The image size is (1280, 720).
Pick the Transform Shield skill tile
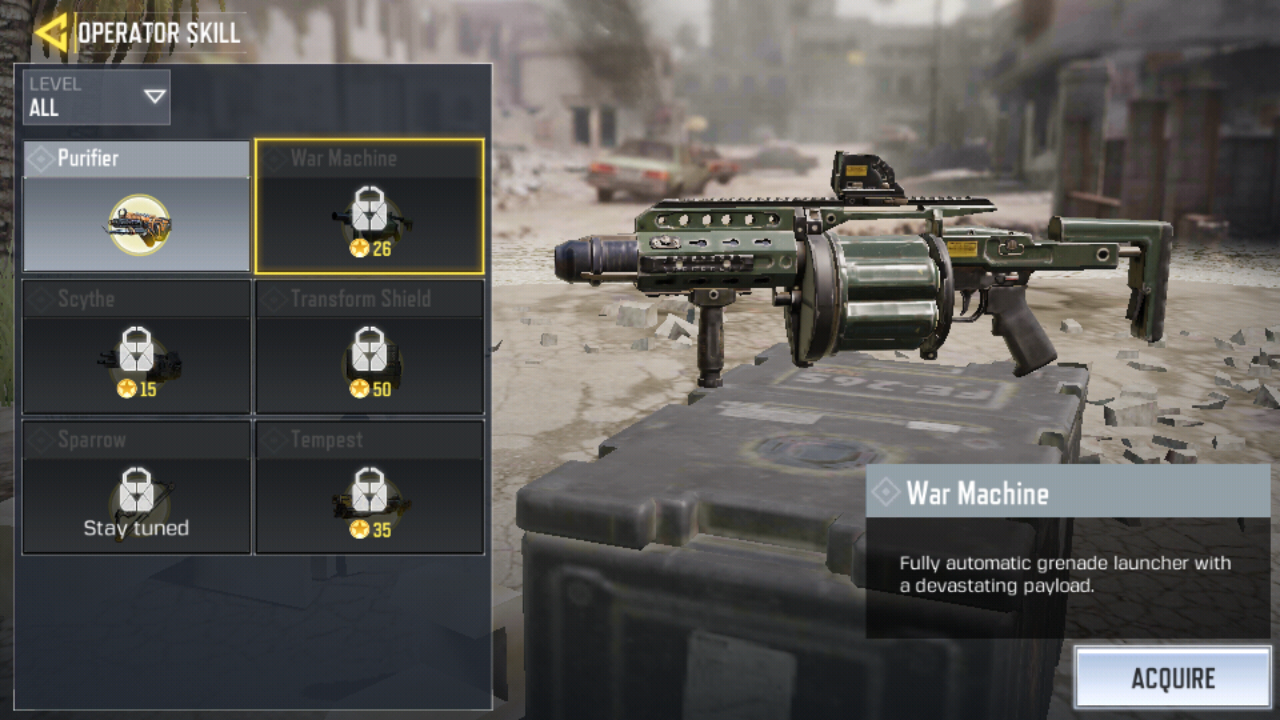tap(369, 347)
